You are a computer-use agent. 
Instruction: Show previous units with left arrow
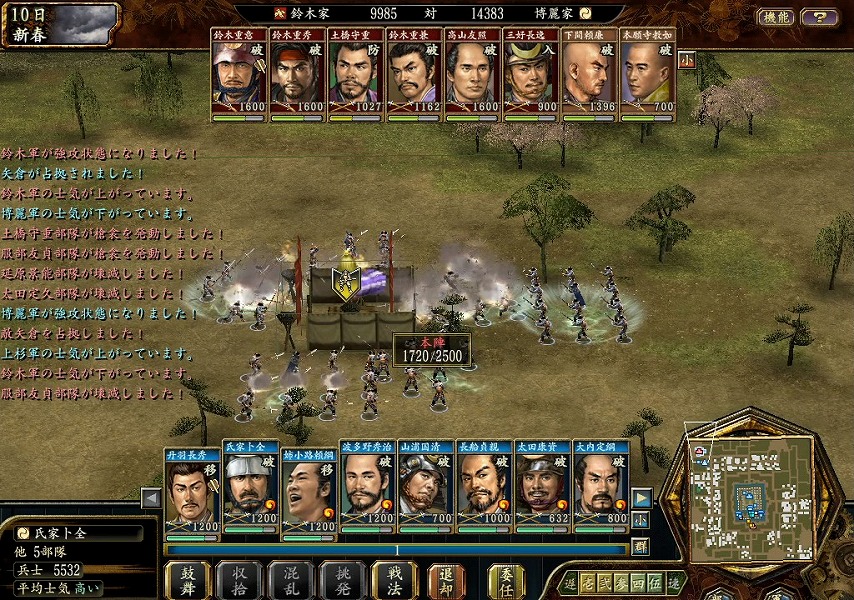tap(151, 497)
